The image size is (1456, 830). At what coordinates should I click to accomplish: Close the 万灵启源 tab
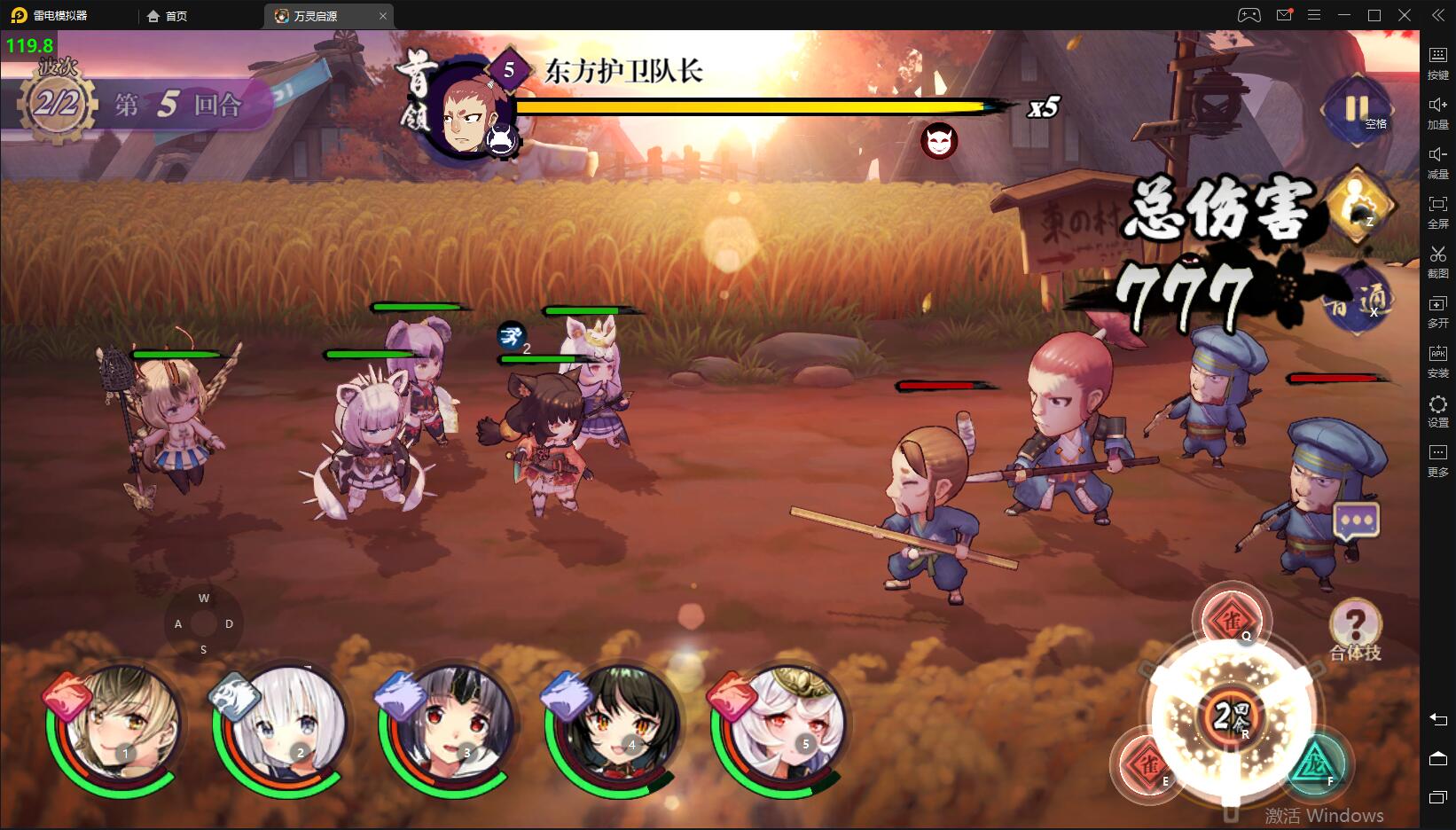[383, 16]
